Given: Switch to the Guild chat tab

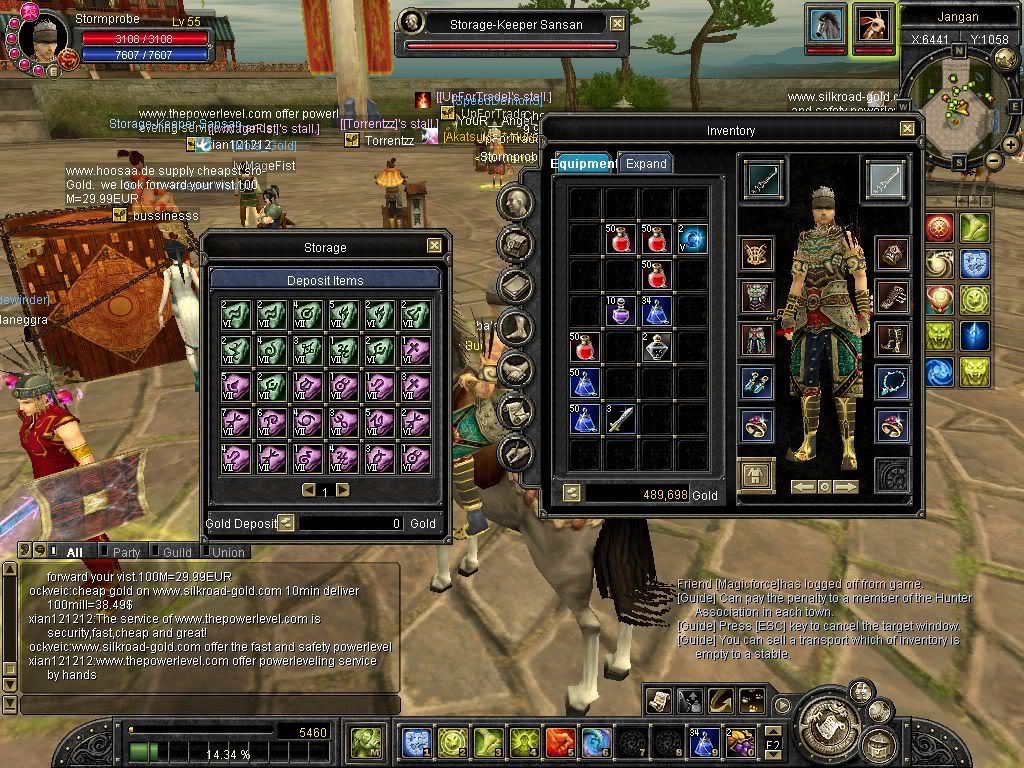Looking at the screenshot, I should pyautogui.click(x=177, y=552).
